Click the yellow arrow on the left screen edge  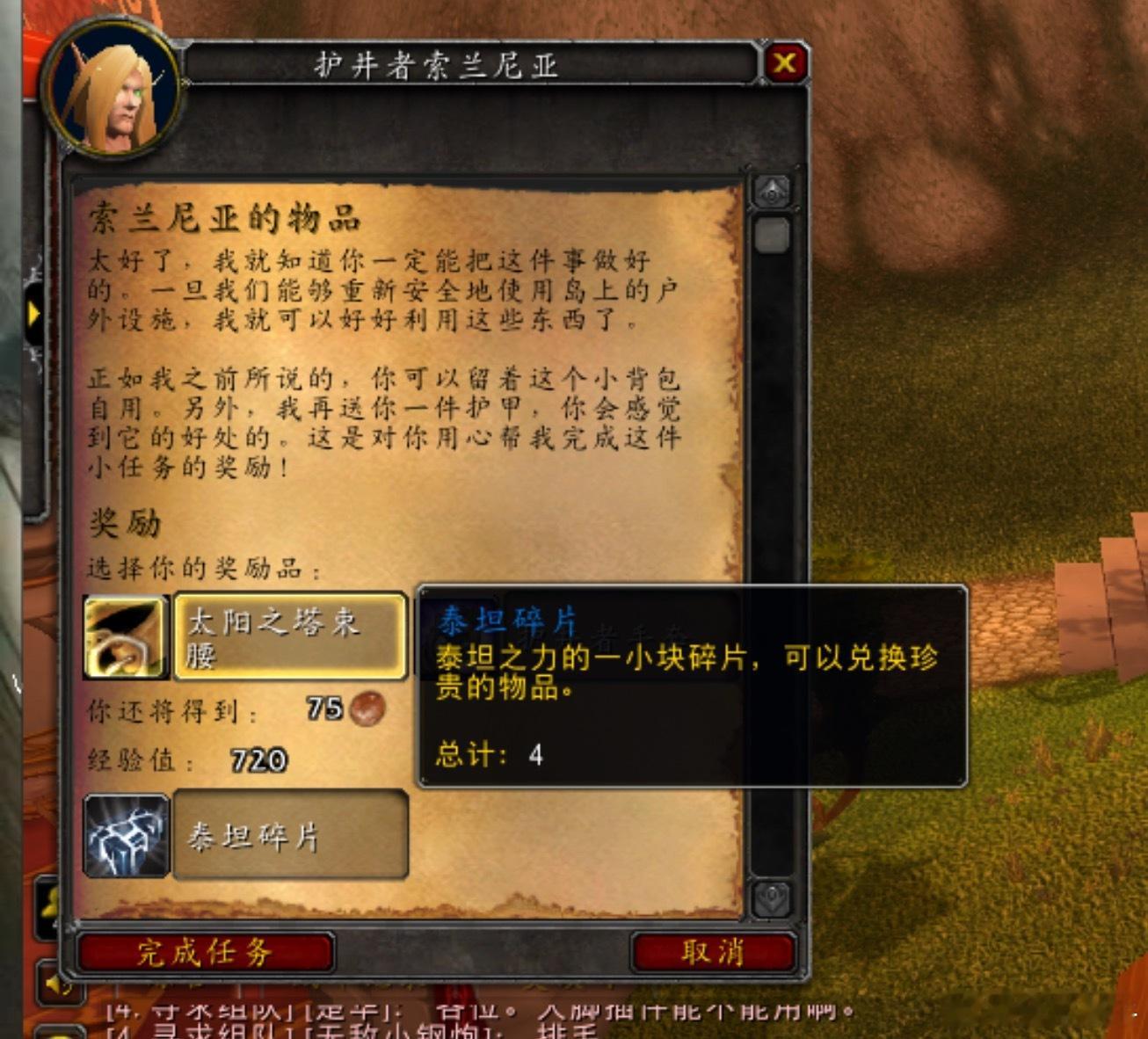click(x=33, y=313)
